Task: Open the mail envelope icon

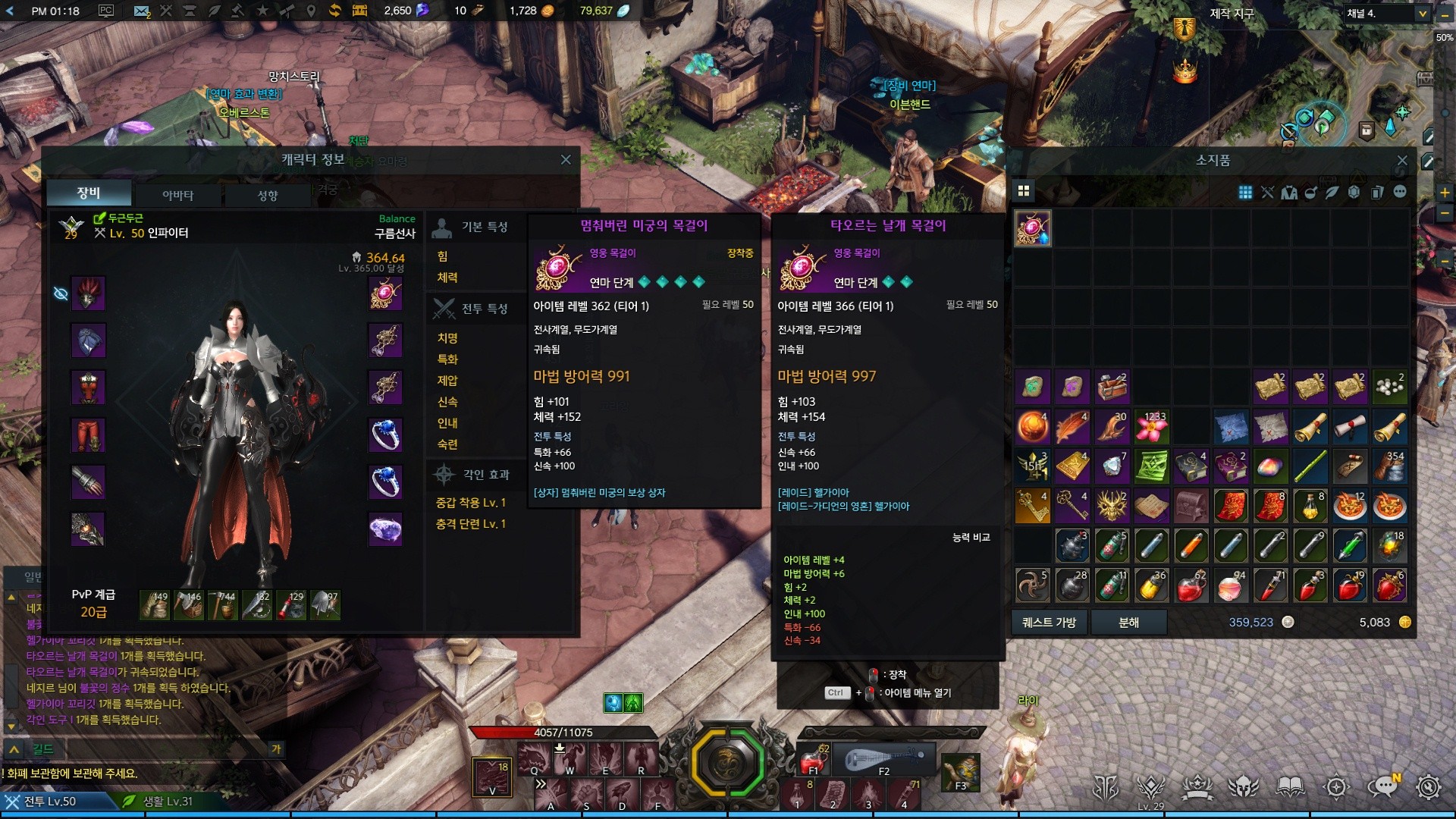Action: click(141, 11)
